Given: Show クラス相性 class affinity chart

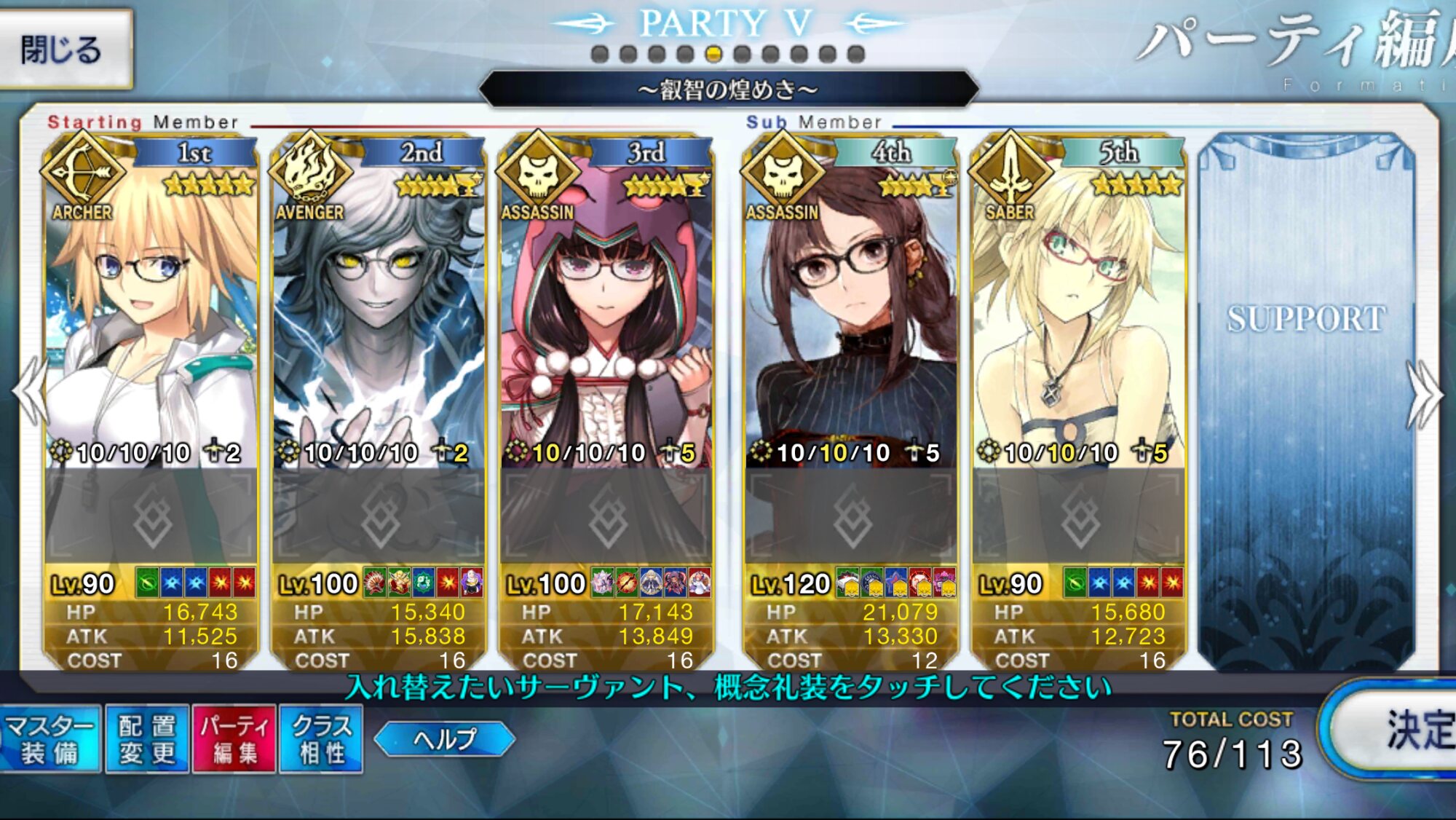Looking at the screenshot, I should click(321, 739).
